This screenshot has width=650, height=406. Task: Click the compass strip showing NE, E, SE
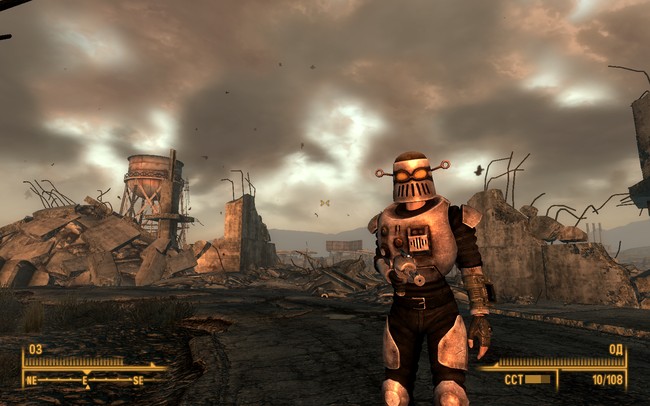click(x=85, y=380)
